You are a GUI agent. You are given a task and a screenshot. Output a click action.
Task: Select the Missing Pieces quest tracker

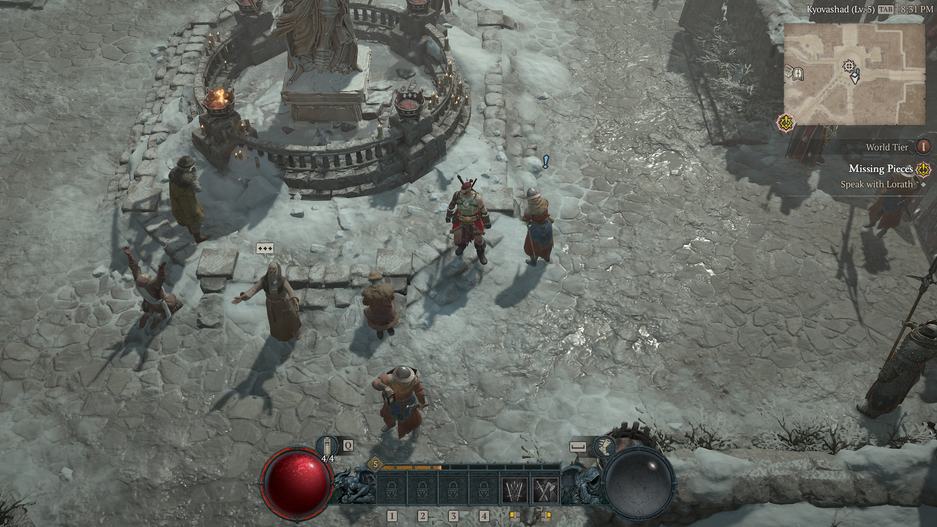[880, 169]
